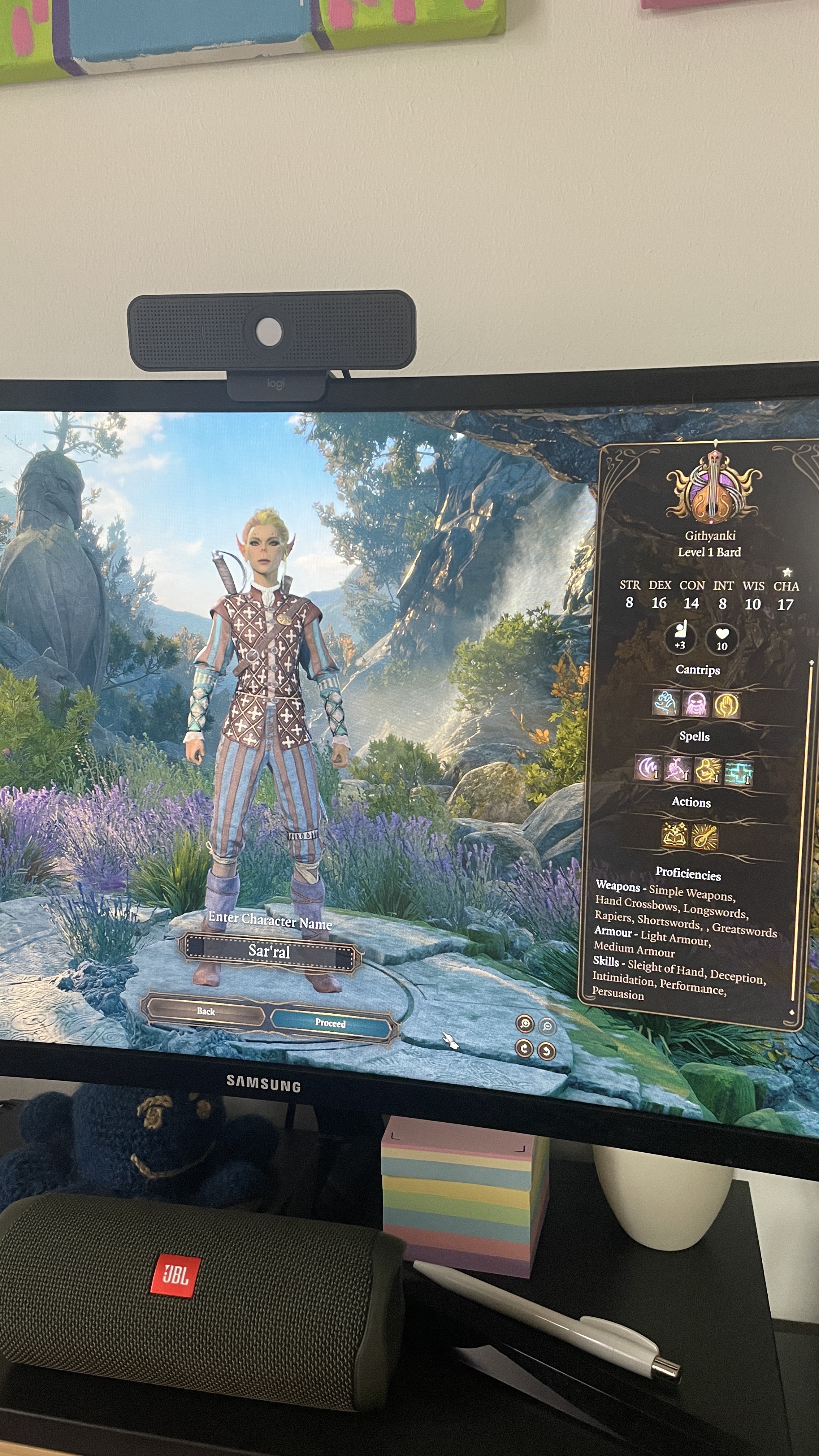Inspect the sparkling open book action icon

point(674,835)
